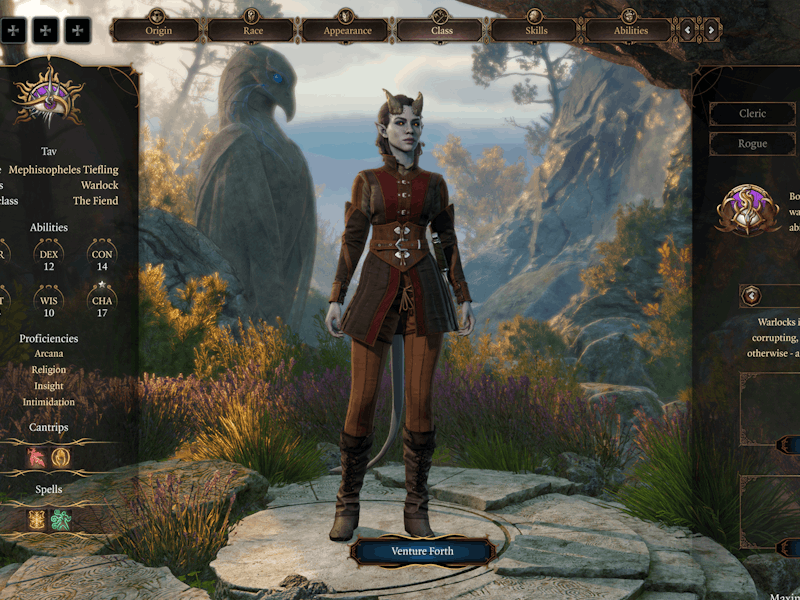
Task: Open the Skills tab
Action: click(x=536, y=29)
